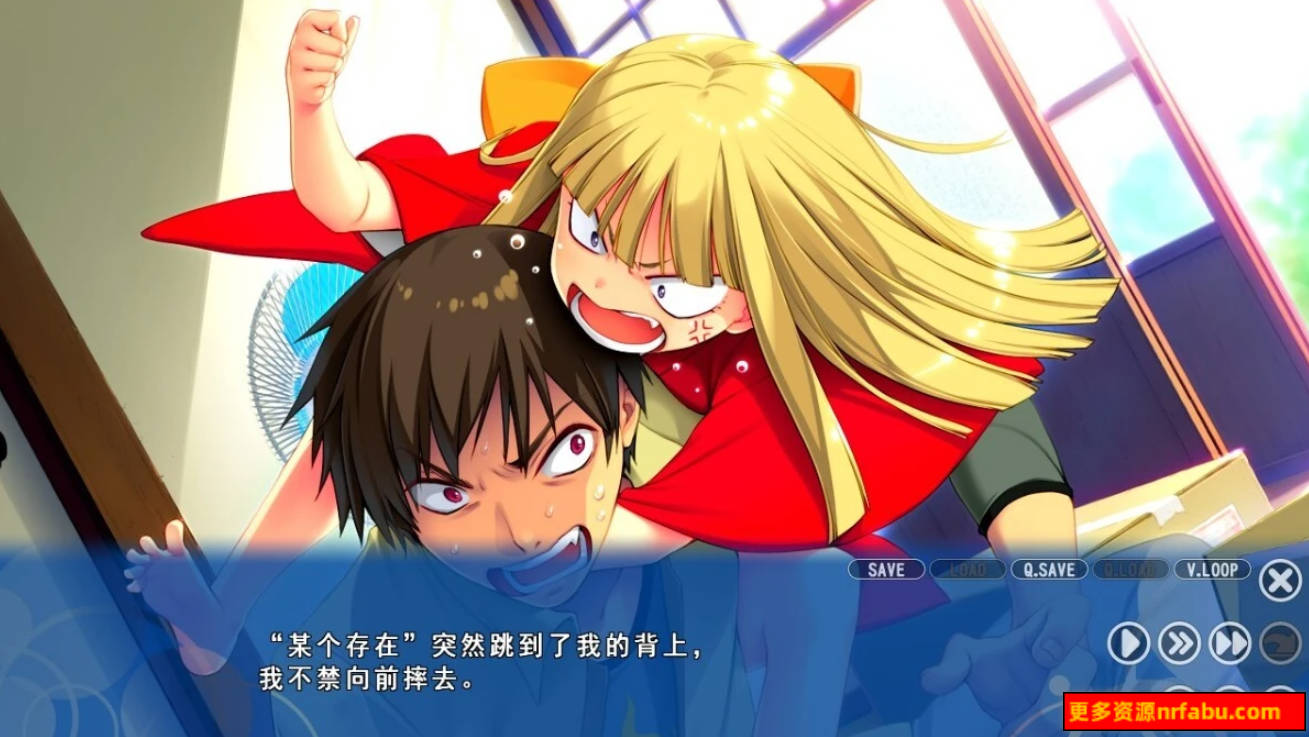Toggle V.LOOP voice looping
This screenshot has height=737, width=1309.
[1212, 569]
